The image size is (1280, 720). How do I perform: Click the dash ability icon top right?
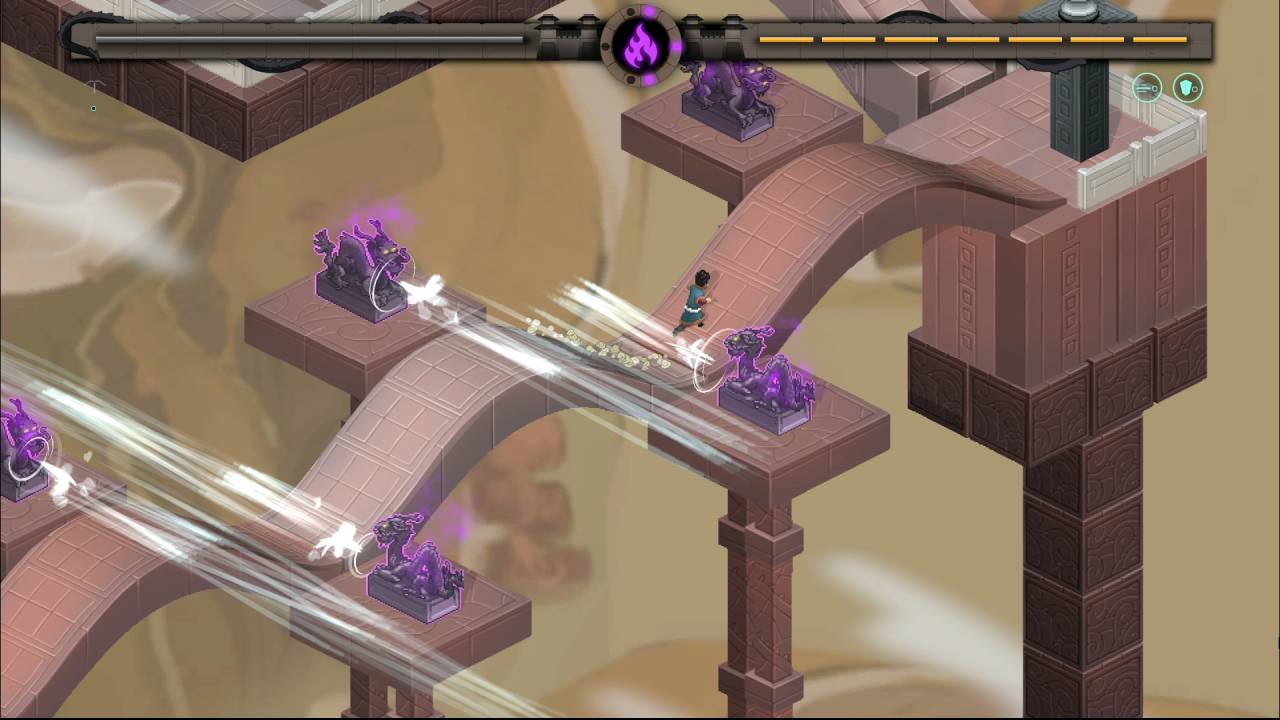click(x=1146, y=88)
